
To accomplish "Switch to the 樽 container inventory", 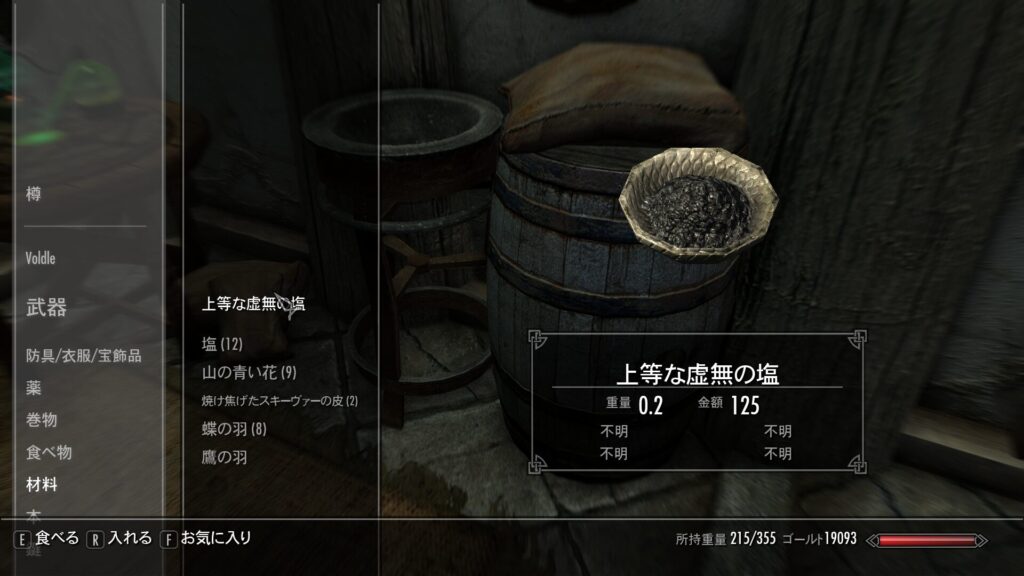I will 34,195.
